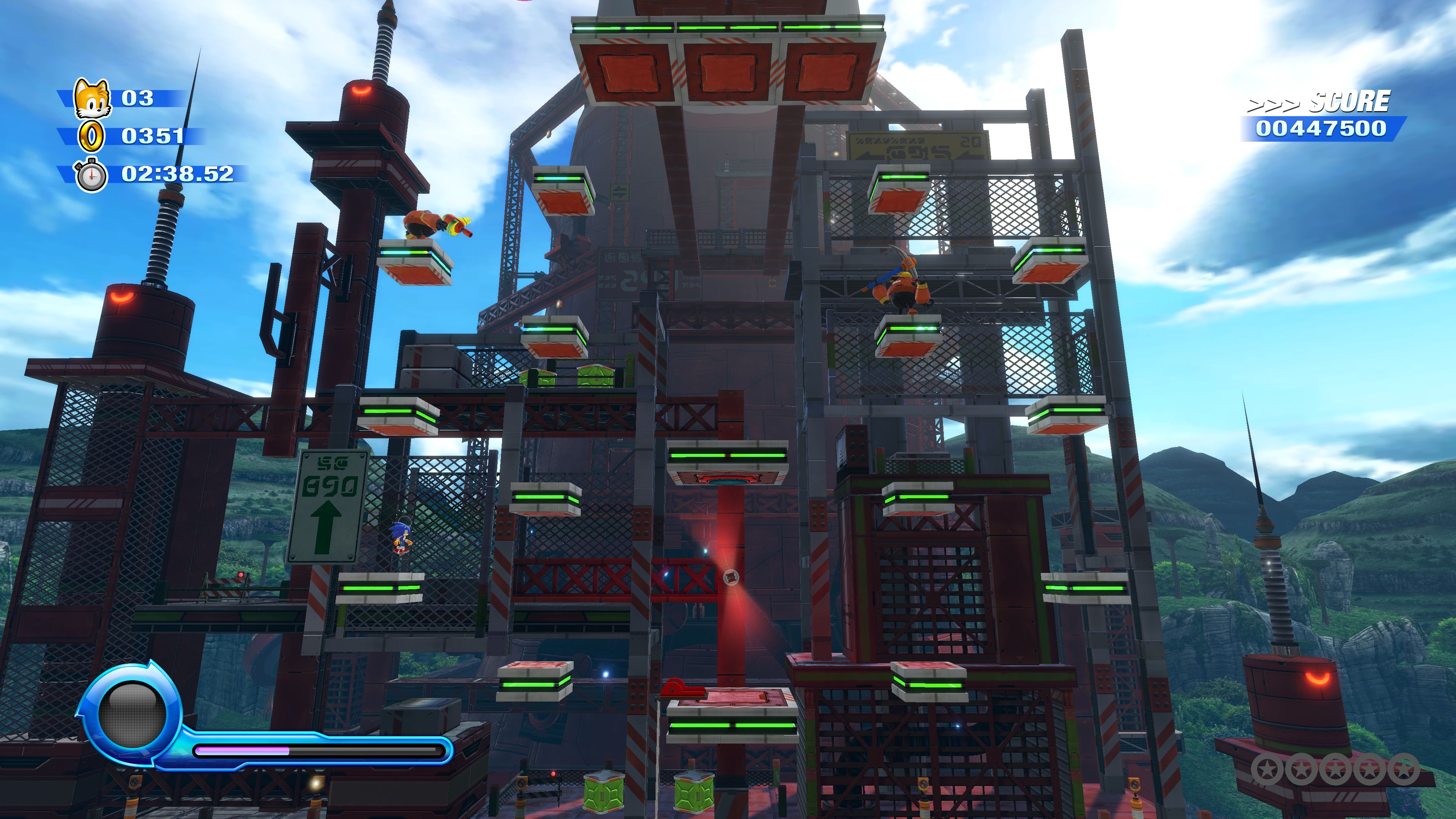The height and width of the screenshot is (819, 1456).
Task: Open the red star ring tracker
Action: pos(1335,769)
